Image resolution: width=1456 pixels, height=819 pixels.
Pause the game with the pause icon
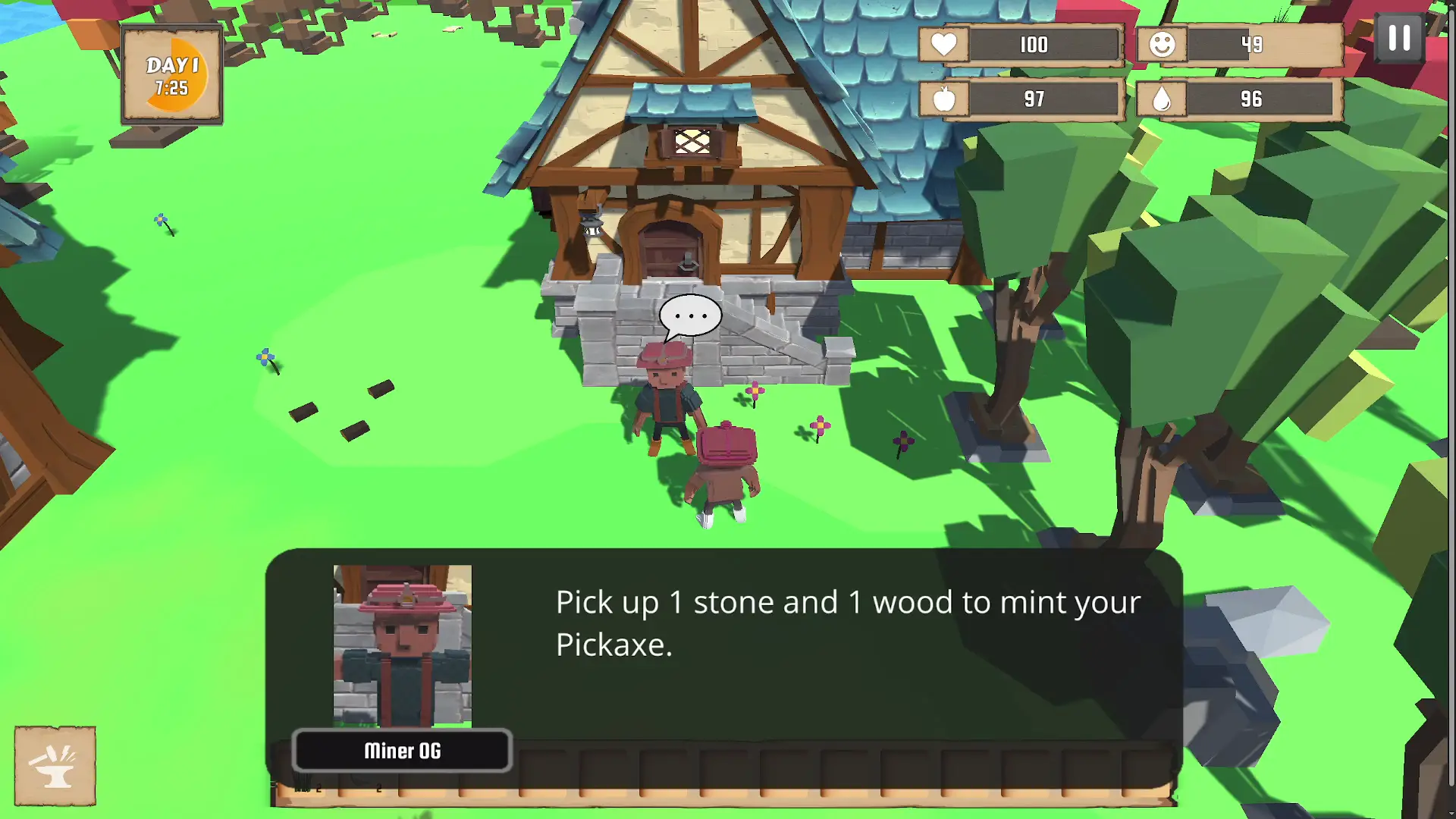click(1399, 39)
